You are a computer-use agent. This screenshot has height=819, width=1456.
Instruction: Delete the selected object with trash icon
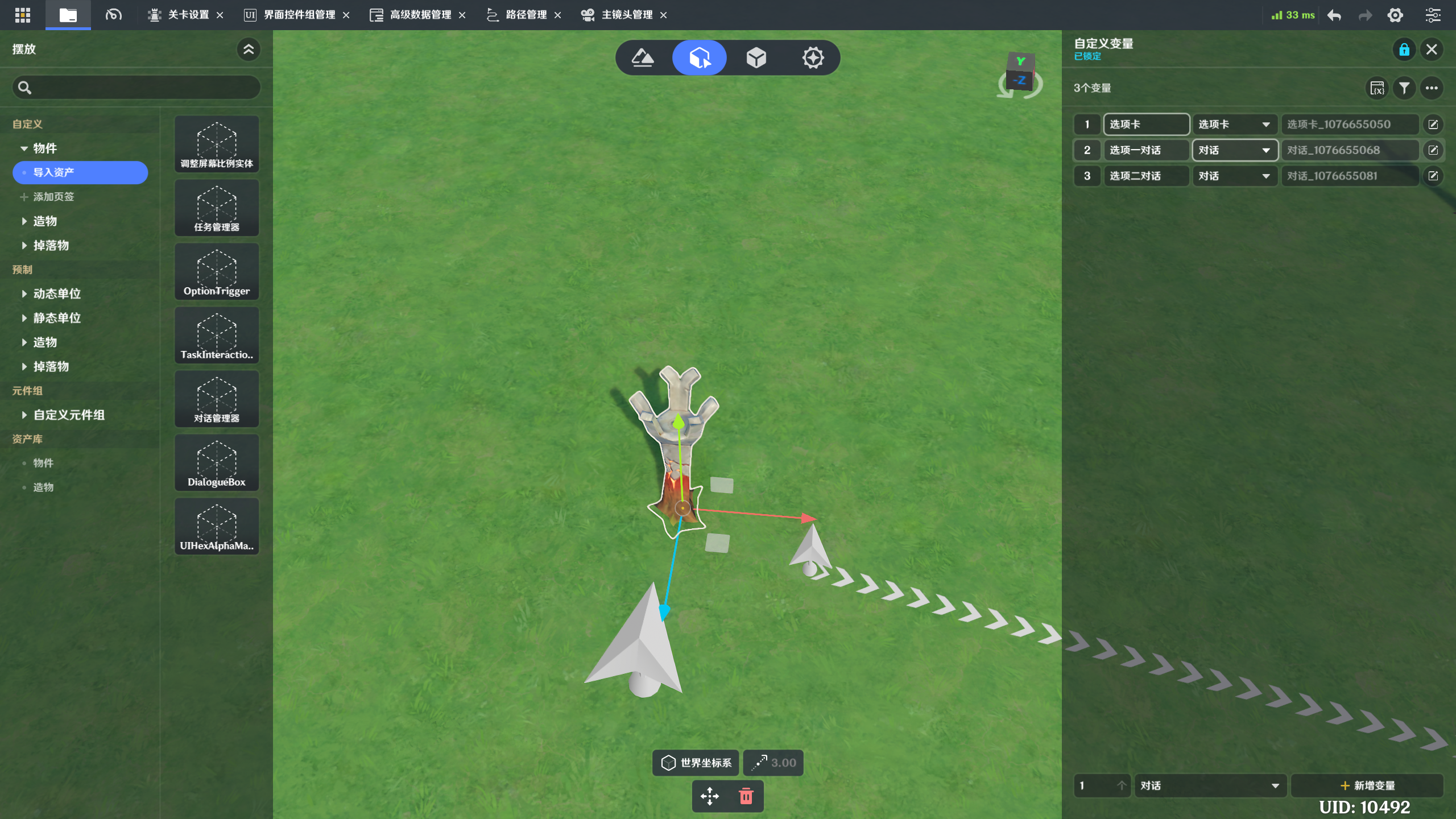pos(746,796)
